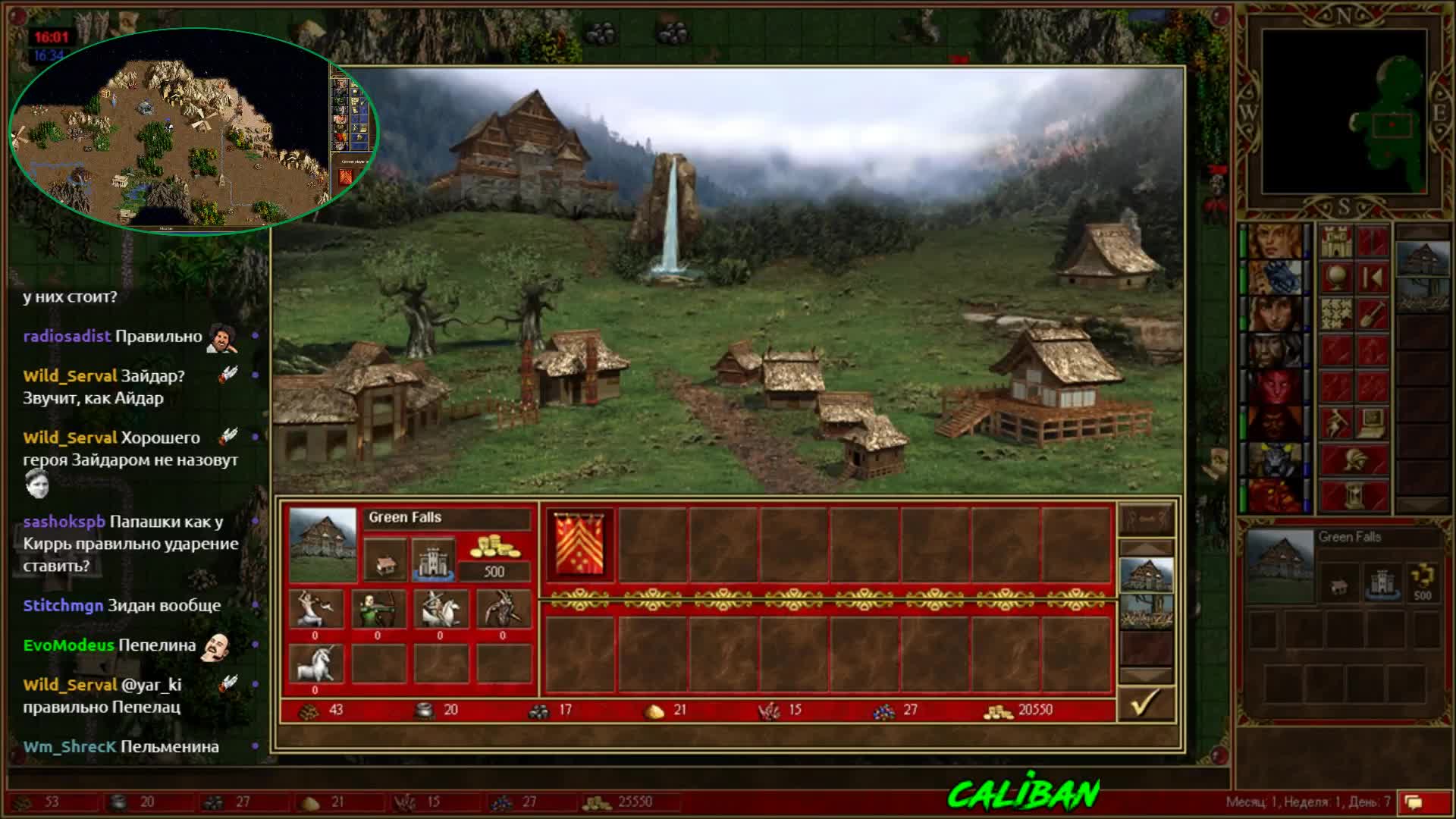
Task: Click the Green Falls town portrait
Action: click(323, 544)
